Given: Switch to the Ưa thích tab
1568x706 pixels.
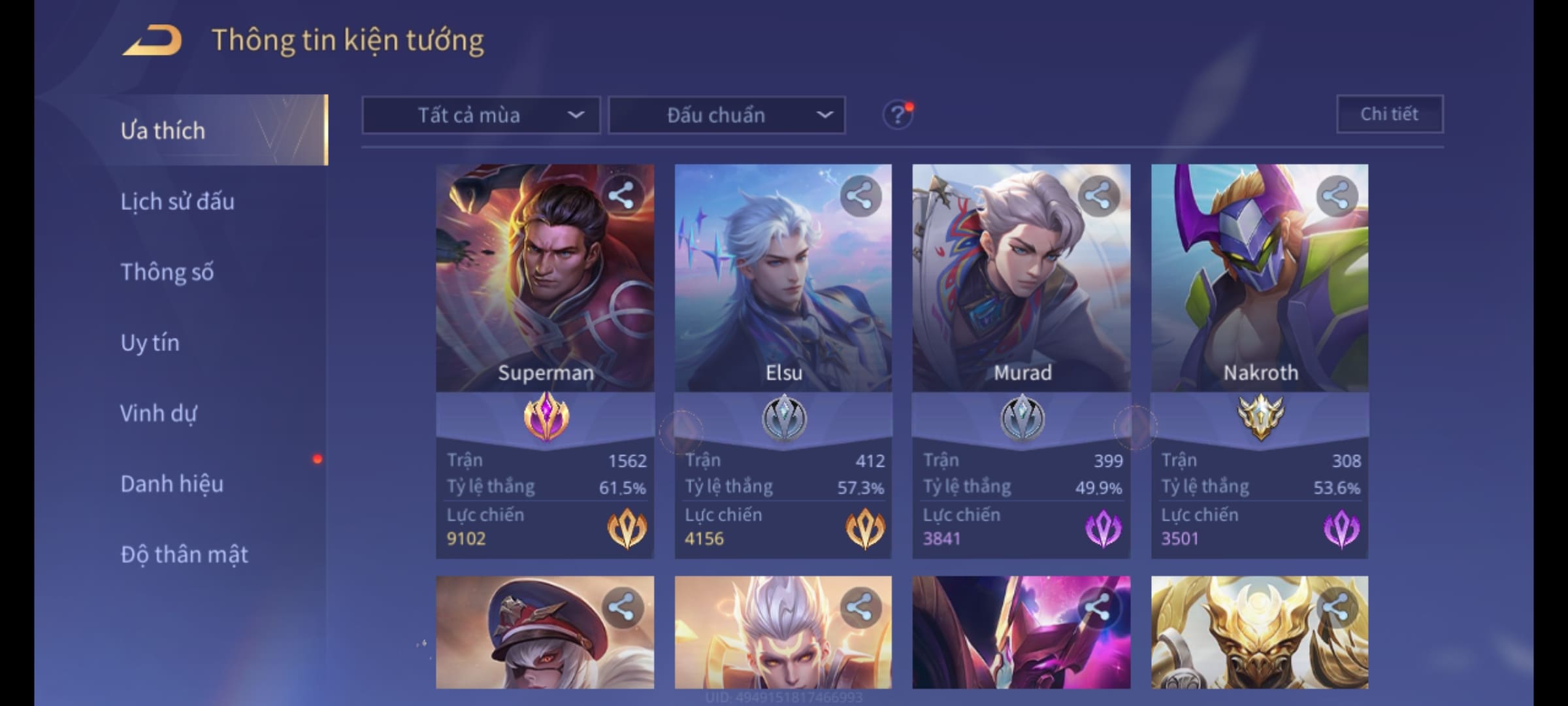Looking at the screenshot, I should 163,130.
